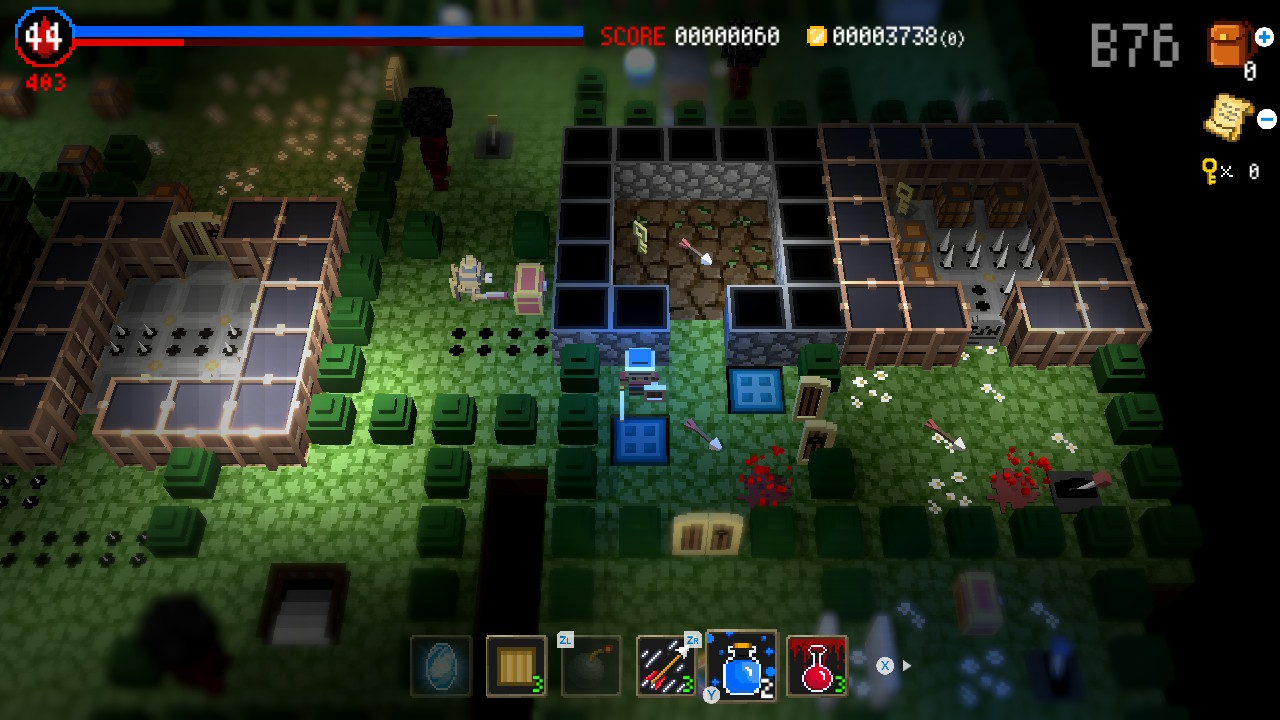1280x720 pixels.
Task: Collapse the map using the minus badge
Action: pos(1264,118)
